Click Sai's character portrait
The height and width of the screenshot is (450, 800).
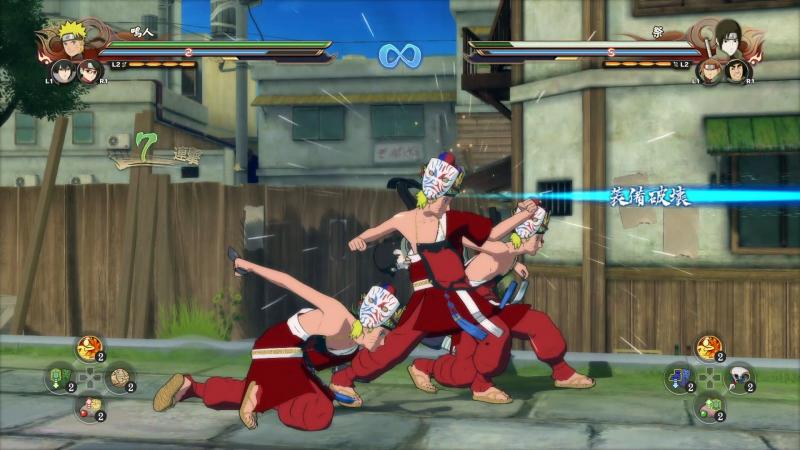pos(727,40)
